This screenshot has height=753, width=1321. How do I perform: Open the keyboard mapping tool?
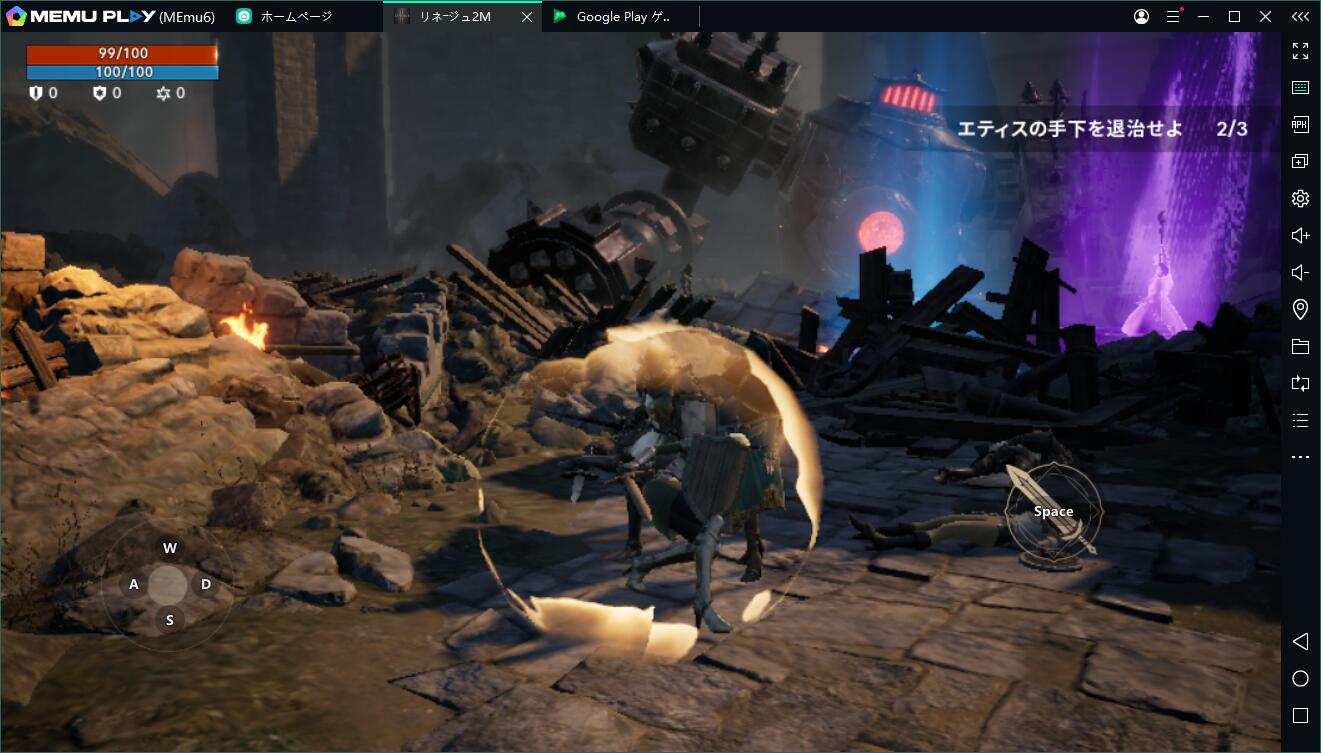pos(1300,87)
